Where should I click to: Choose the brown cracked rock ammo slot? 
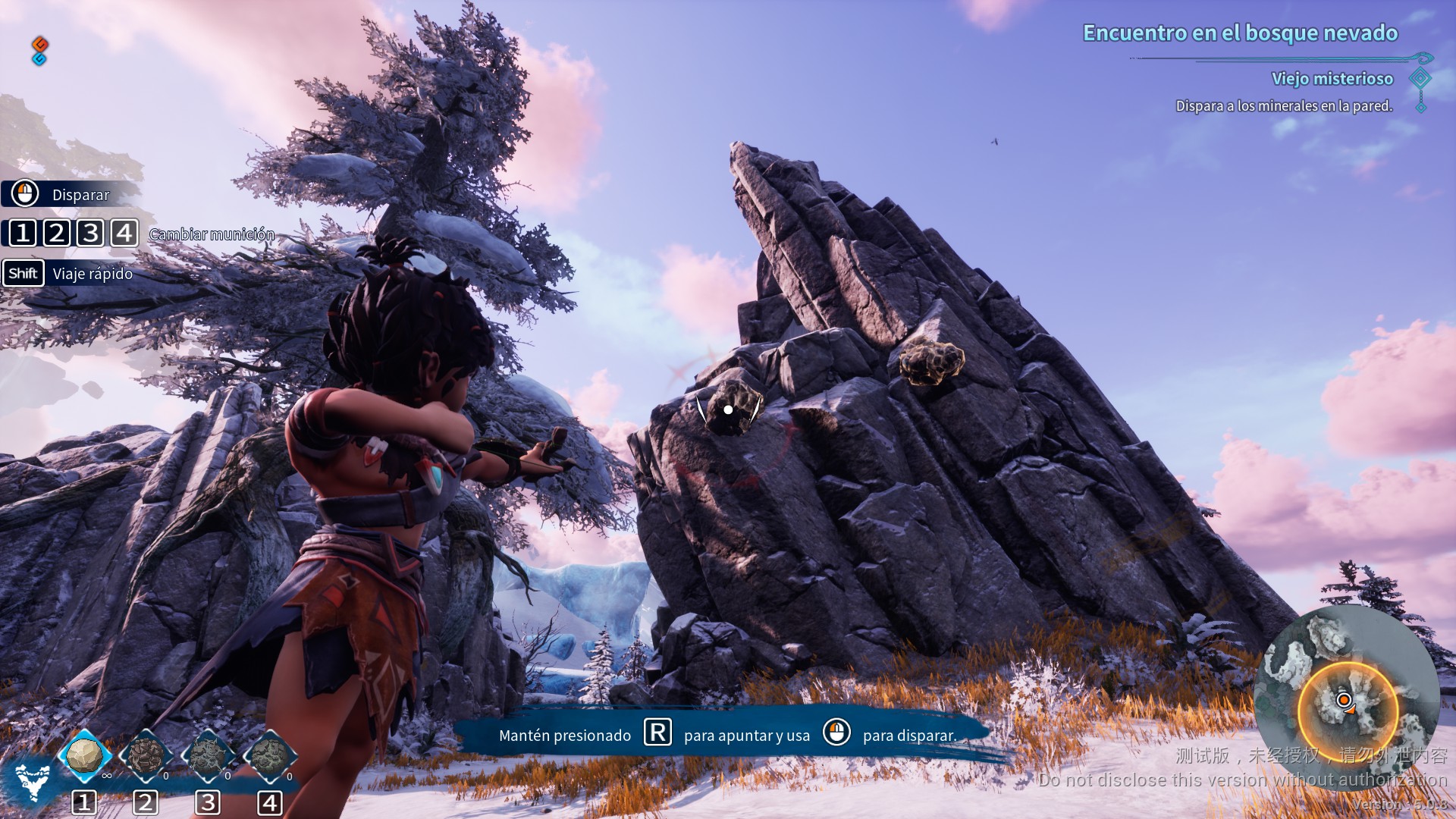(x=146, y=755)
